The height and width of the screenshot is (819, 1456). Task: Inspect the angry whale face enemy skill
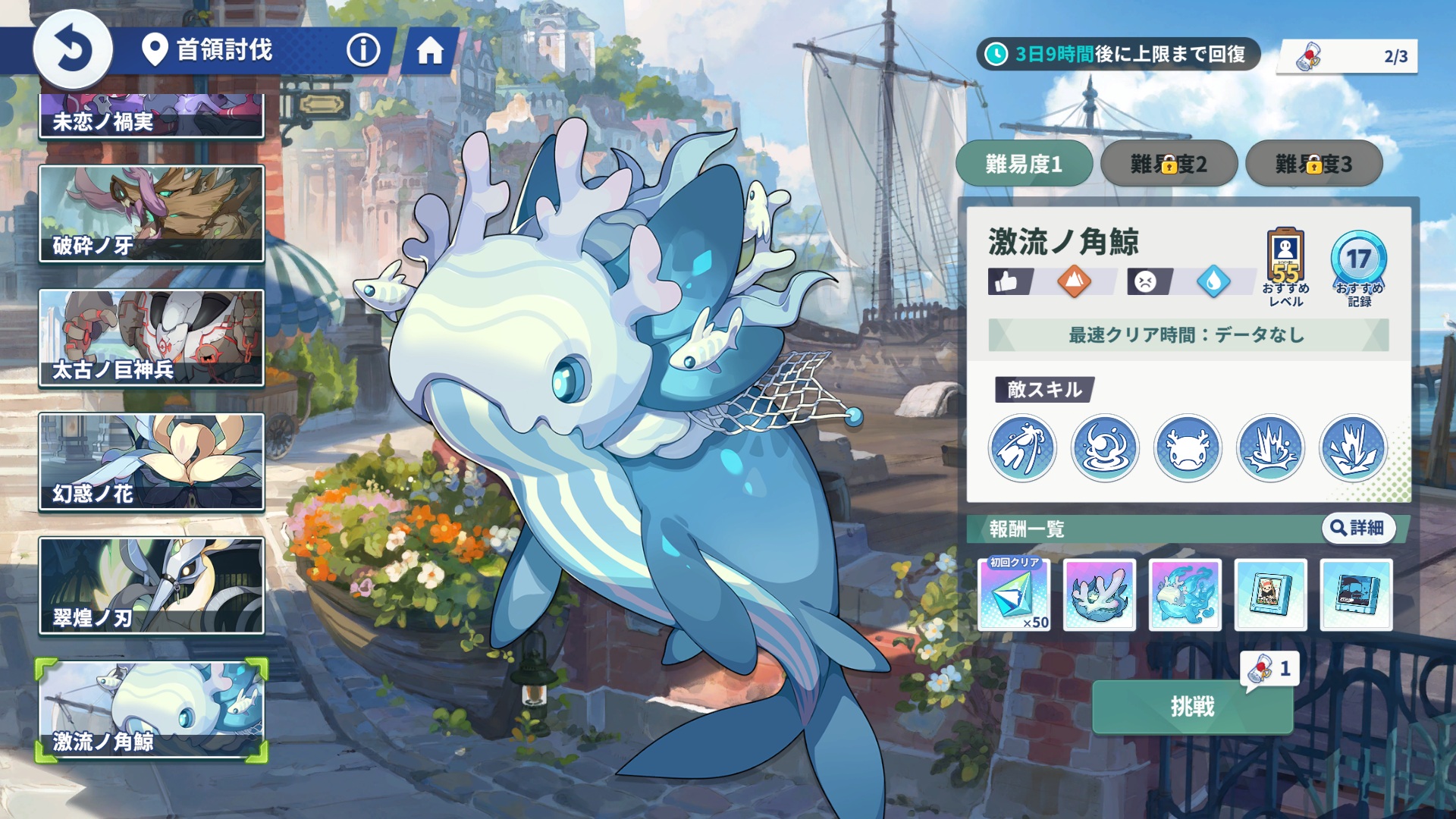1188,448
